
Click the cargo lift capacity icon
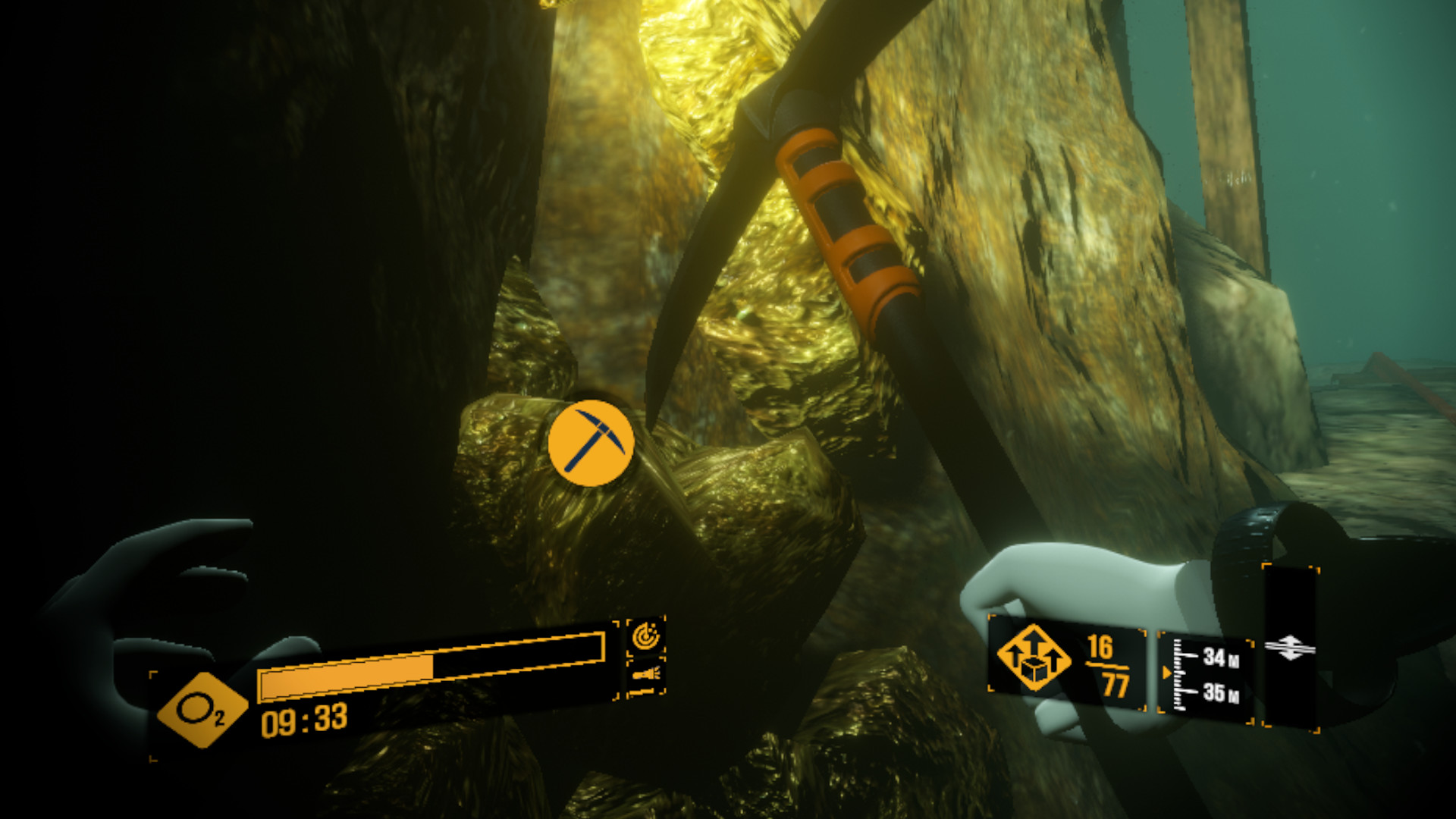tap(1034, 658)
